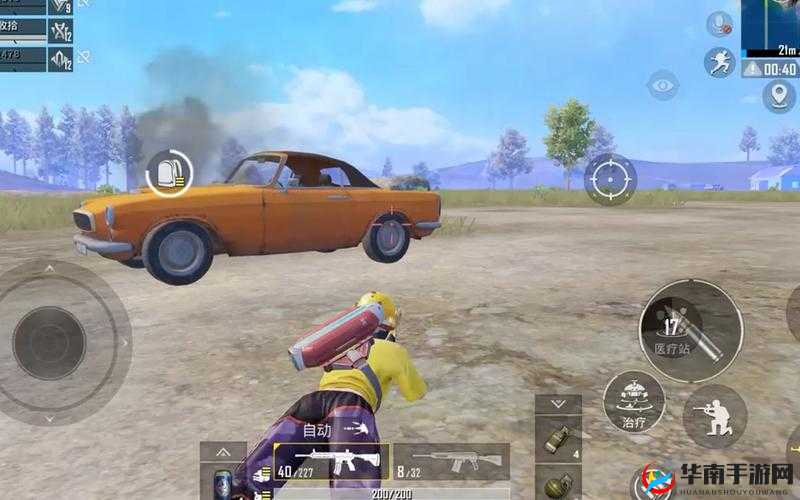Toggle the microphone voice button
The height and width of the screenshot is (500, 800).
(x=719, y=25)
